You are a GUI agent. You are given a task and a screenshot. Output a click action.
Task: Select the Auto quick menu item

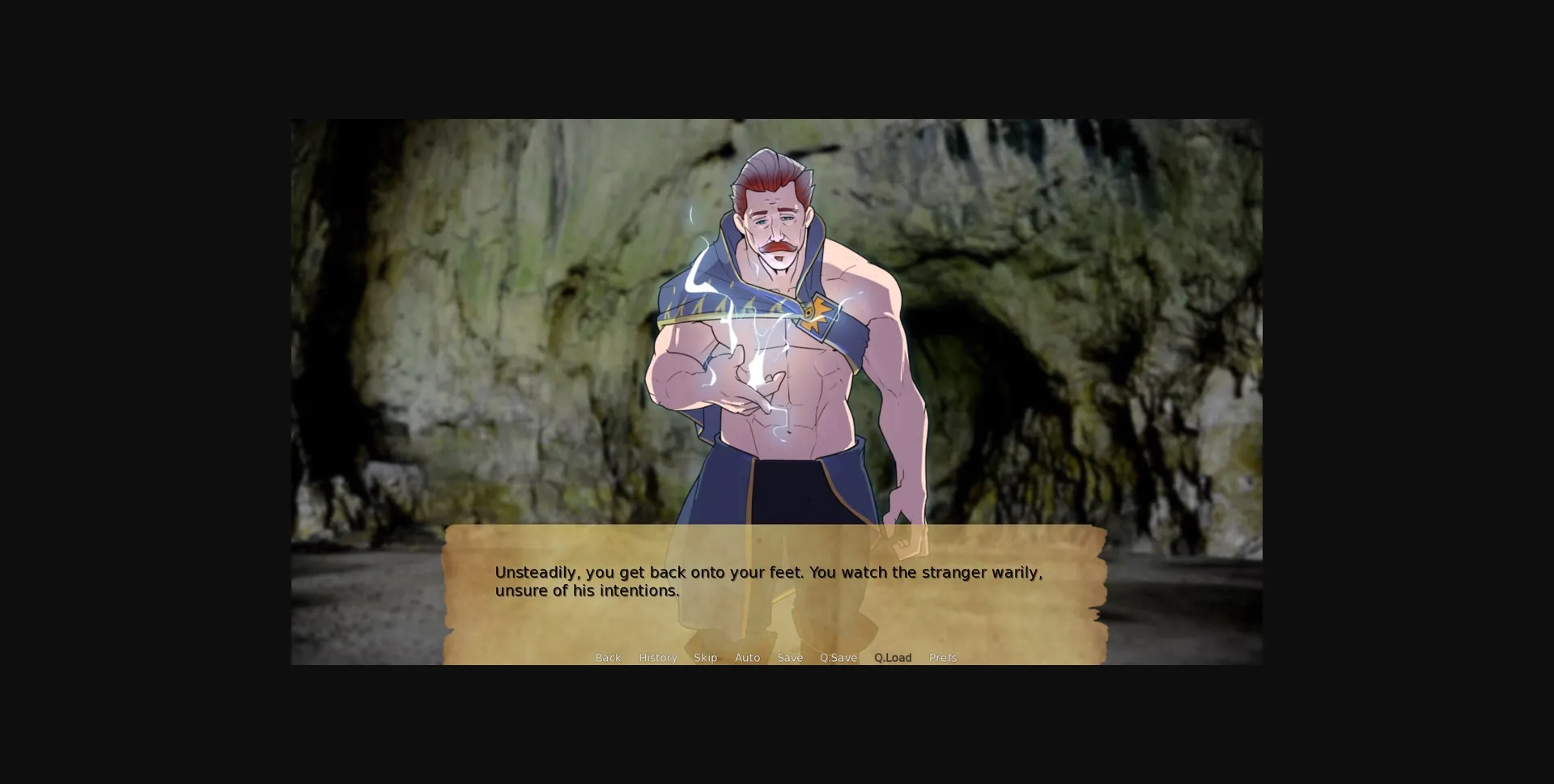[747, 658]
